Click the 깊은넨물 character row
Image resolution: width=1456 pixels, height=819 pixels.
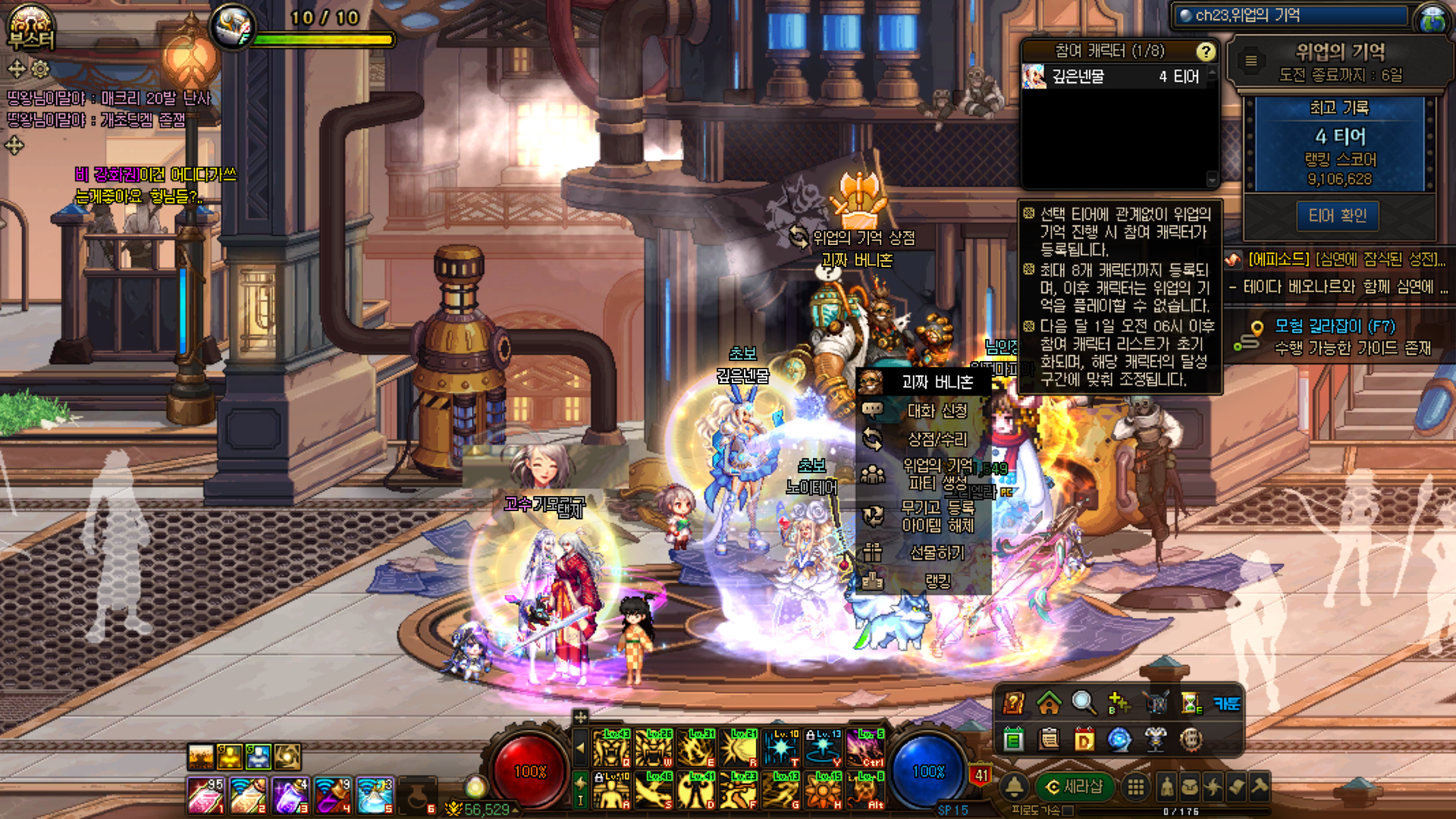coord(1115,77)
